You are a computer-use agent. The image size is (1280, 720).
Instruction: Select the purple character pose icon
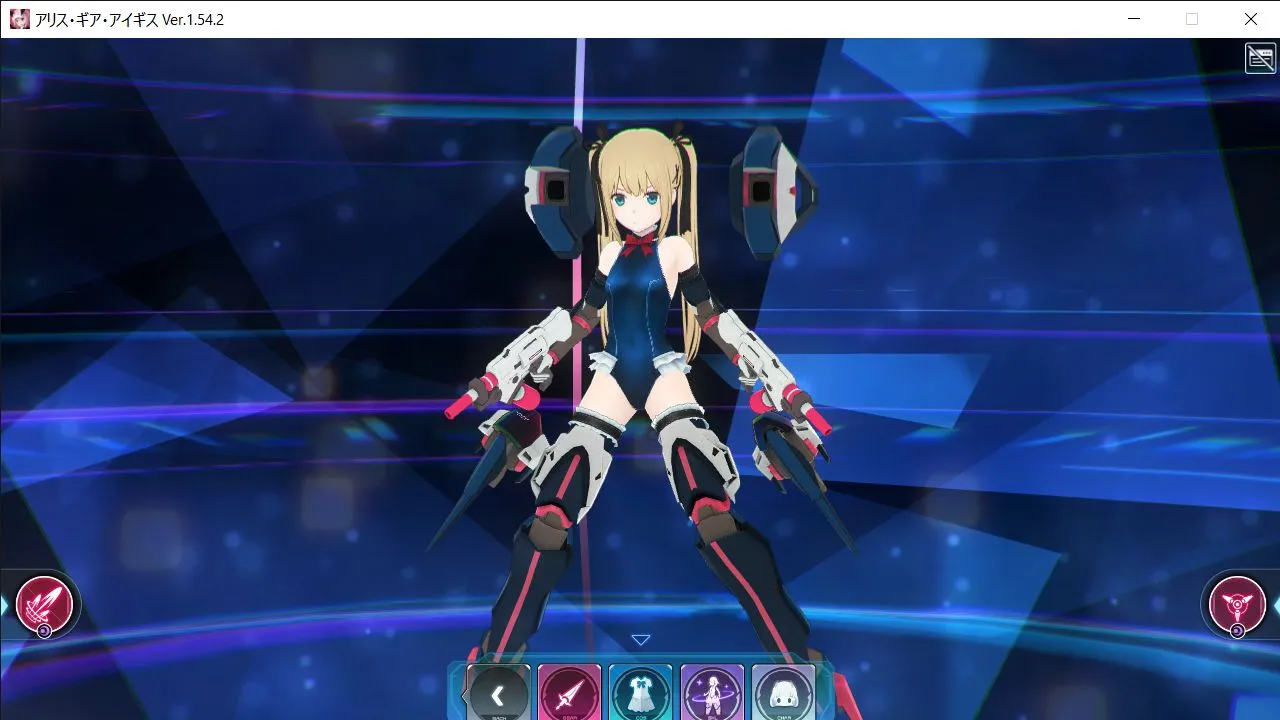click(712, 693)
